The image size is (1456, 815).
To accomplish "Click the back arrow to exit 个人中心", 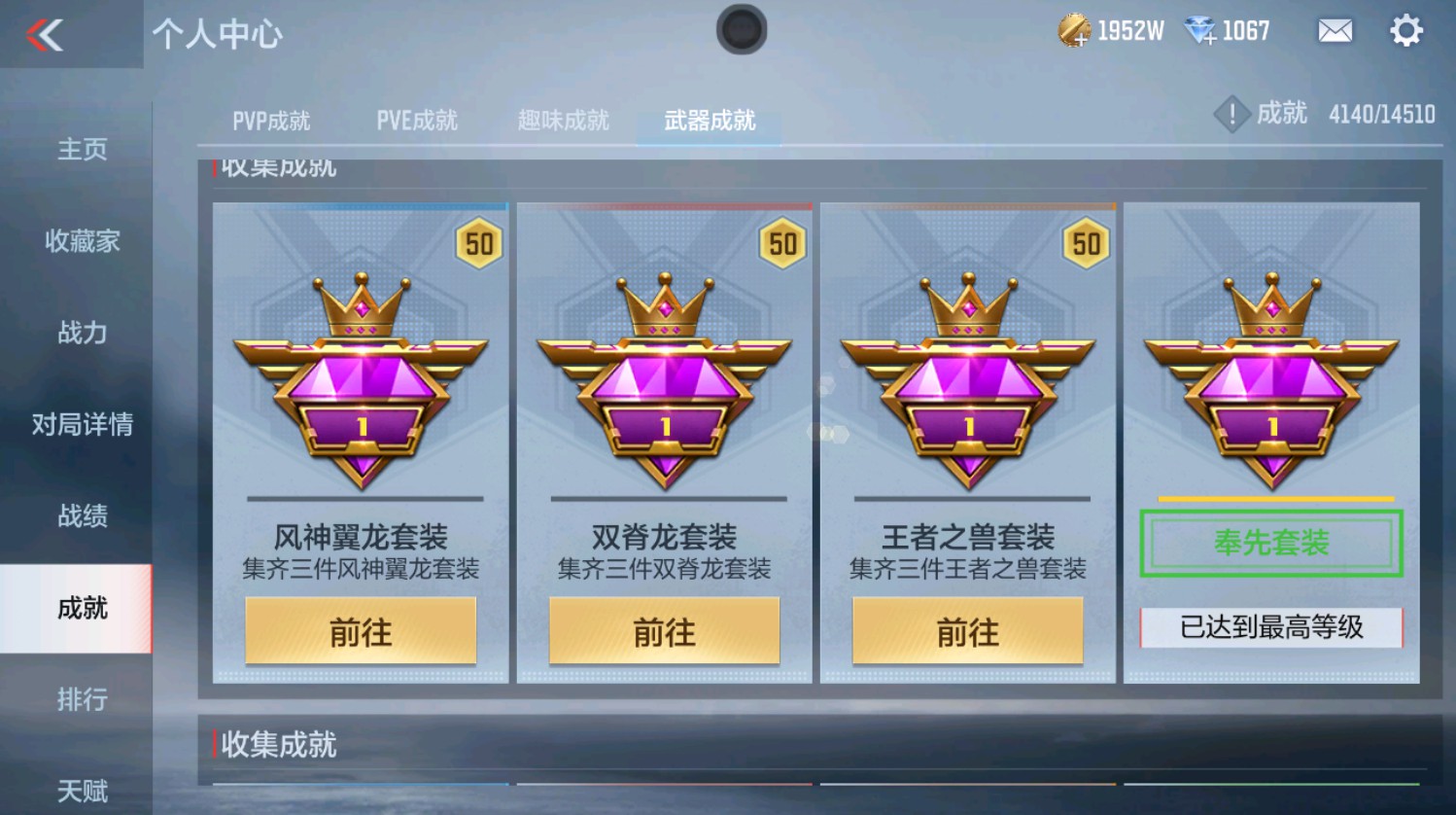I will [x=44, y=35].
